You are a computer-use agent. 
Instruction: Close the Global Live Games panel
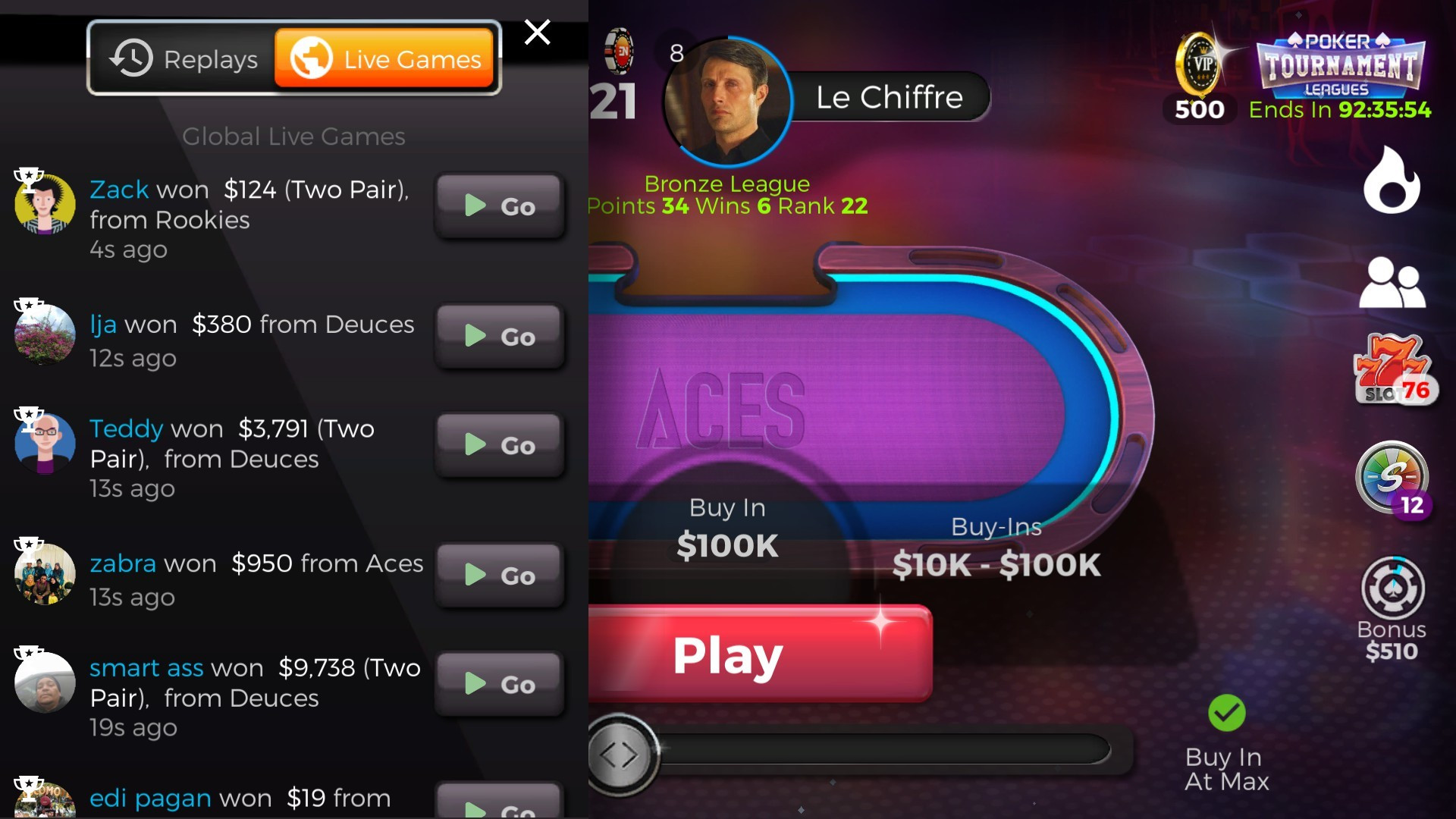point(538,33)
